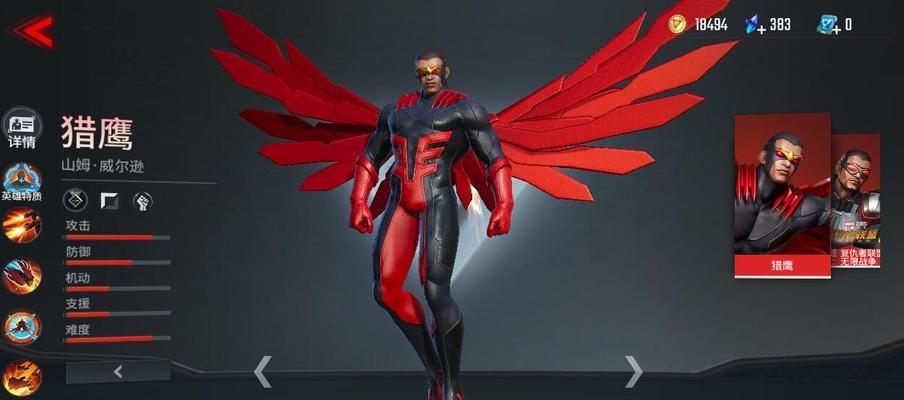
Task: Show the previous hero with left chevron
Action: coord(262,371)
